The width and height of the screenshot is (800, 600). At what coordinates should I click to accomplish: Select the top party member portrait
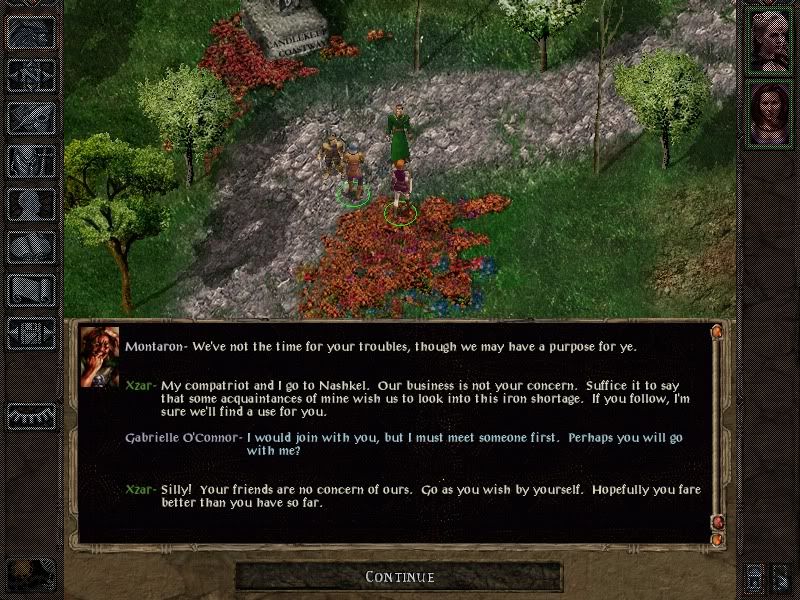point(769,41)
